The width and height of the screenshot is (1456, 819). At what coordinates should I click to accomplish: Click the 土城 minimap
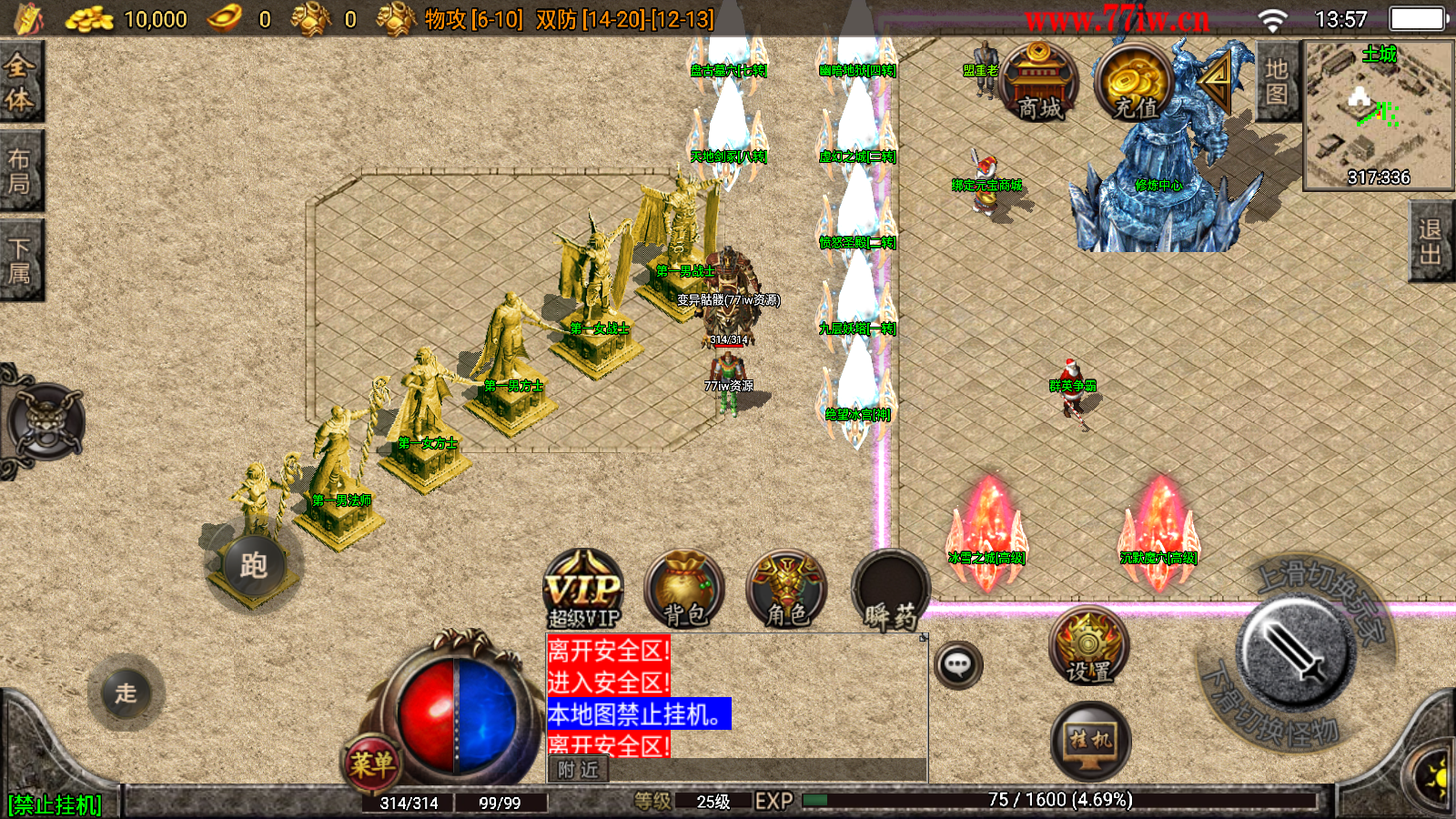pyautogui.click(x=1379, y=114)
